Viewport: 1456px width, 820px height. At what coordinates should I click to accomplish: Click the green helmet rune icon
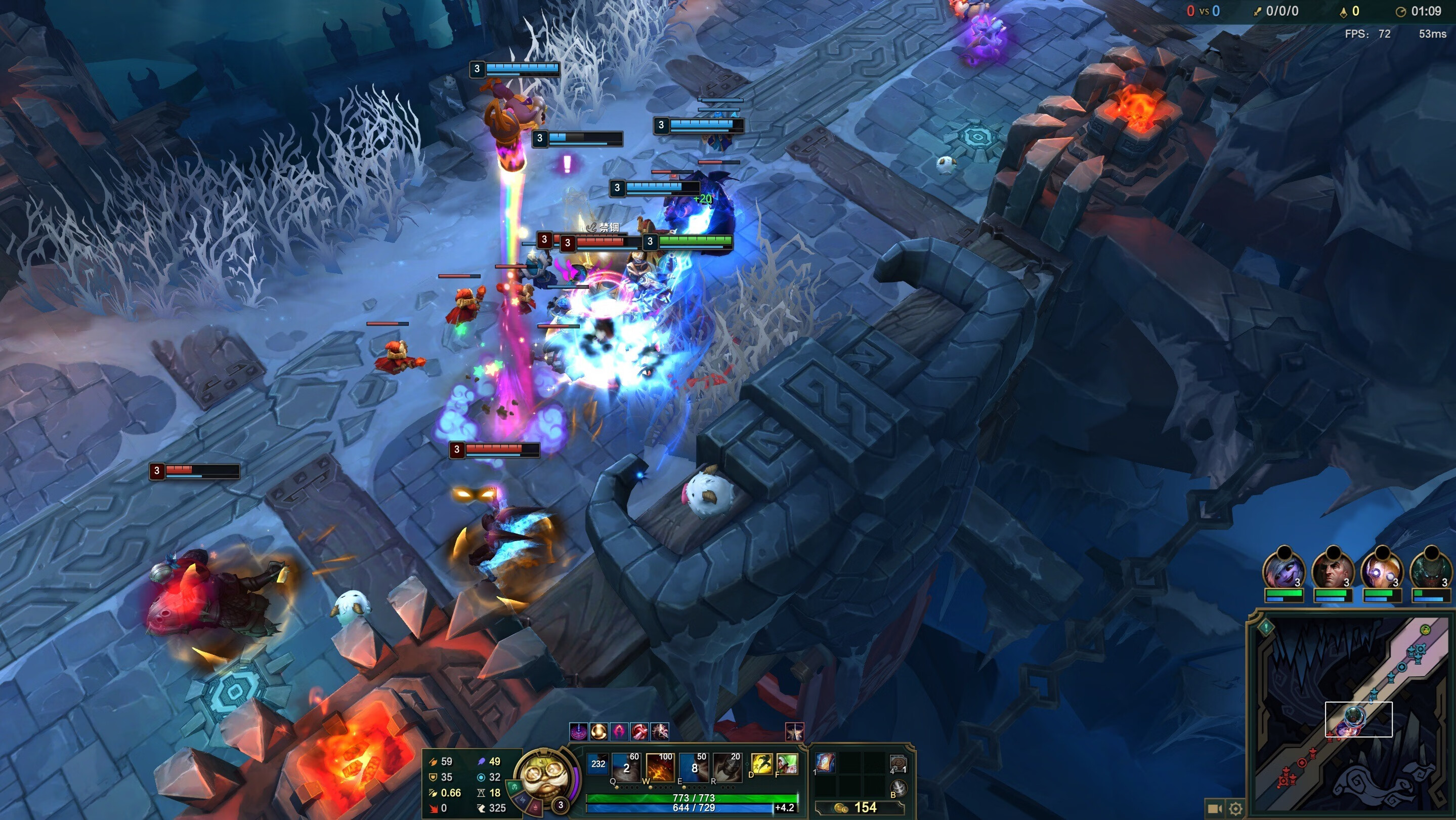(514, 786)
